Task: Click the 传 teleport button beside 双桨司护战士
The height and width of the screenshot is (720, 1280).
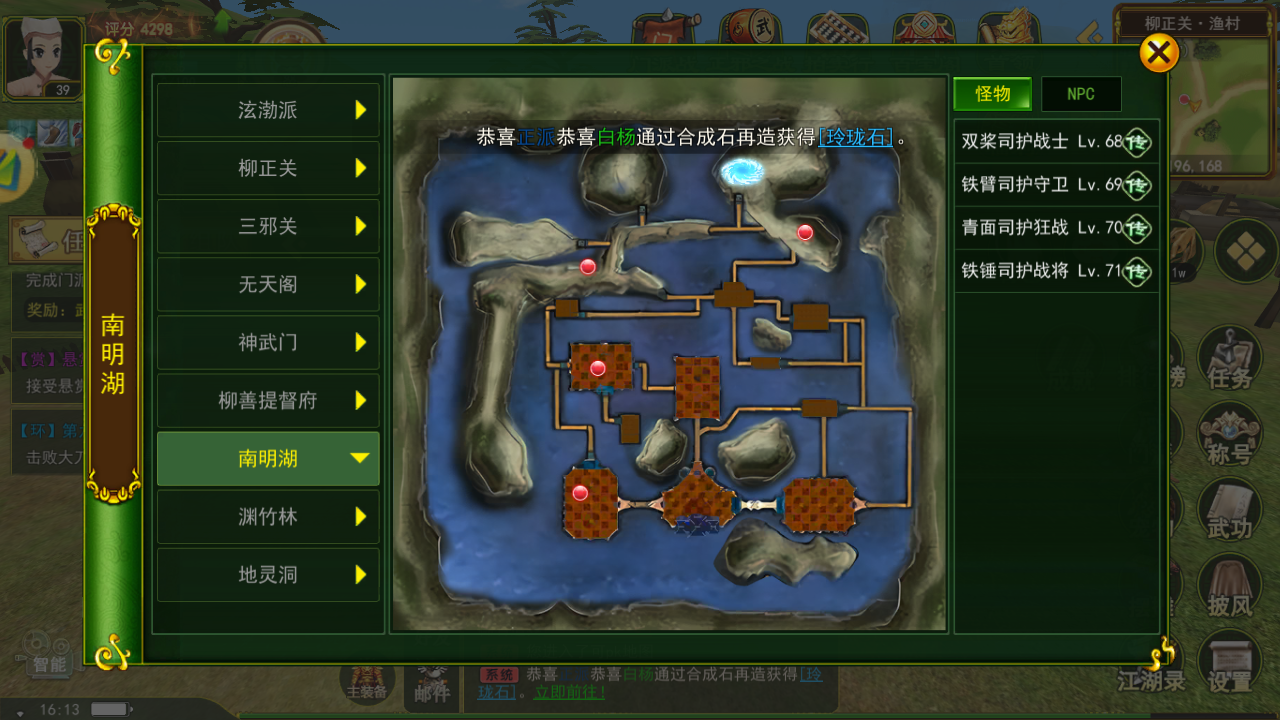Action: point(1137,143)
